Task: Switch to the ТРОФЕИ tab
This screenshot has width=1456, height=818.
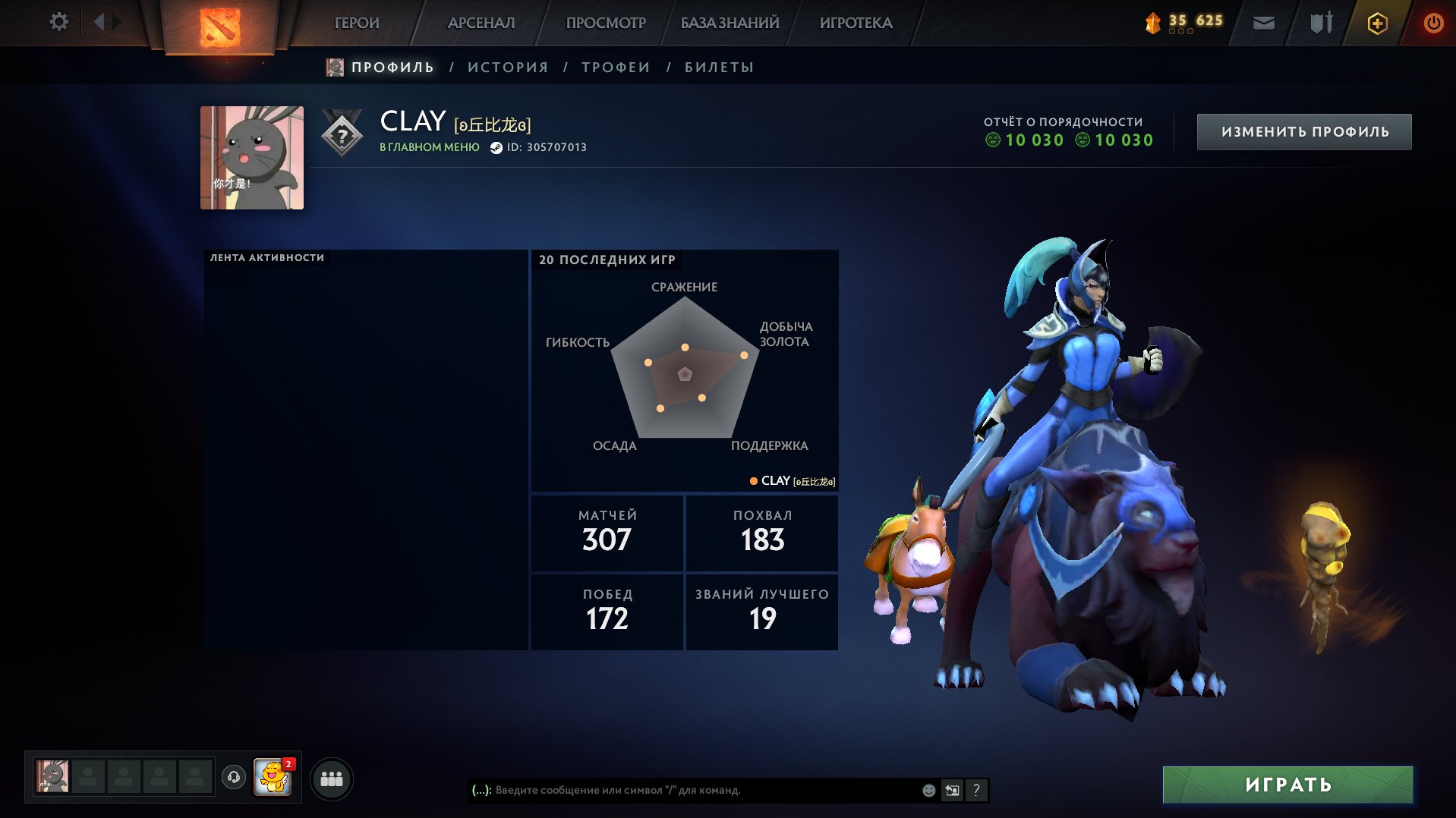Action: click(x=614, y=67)
